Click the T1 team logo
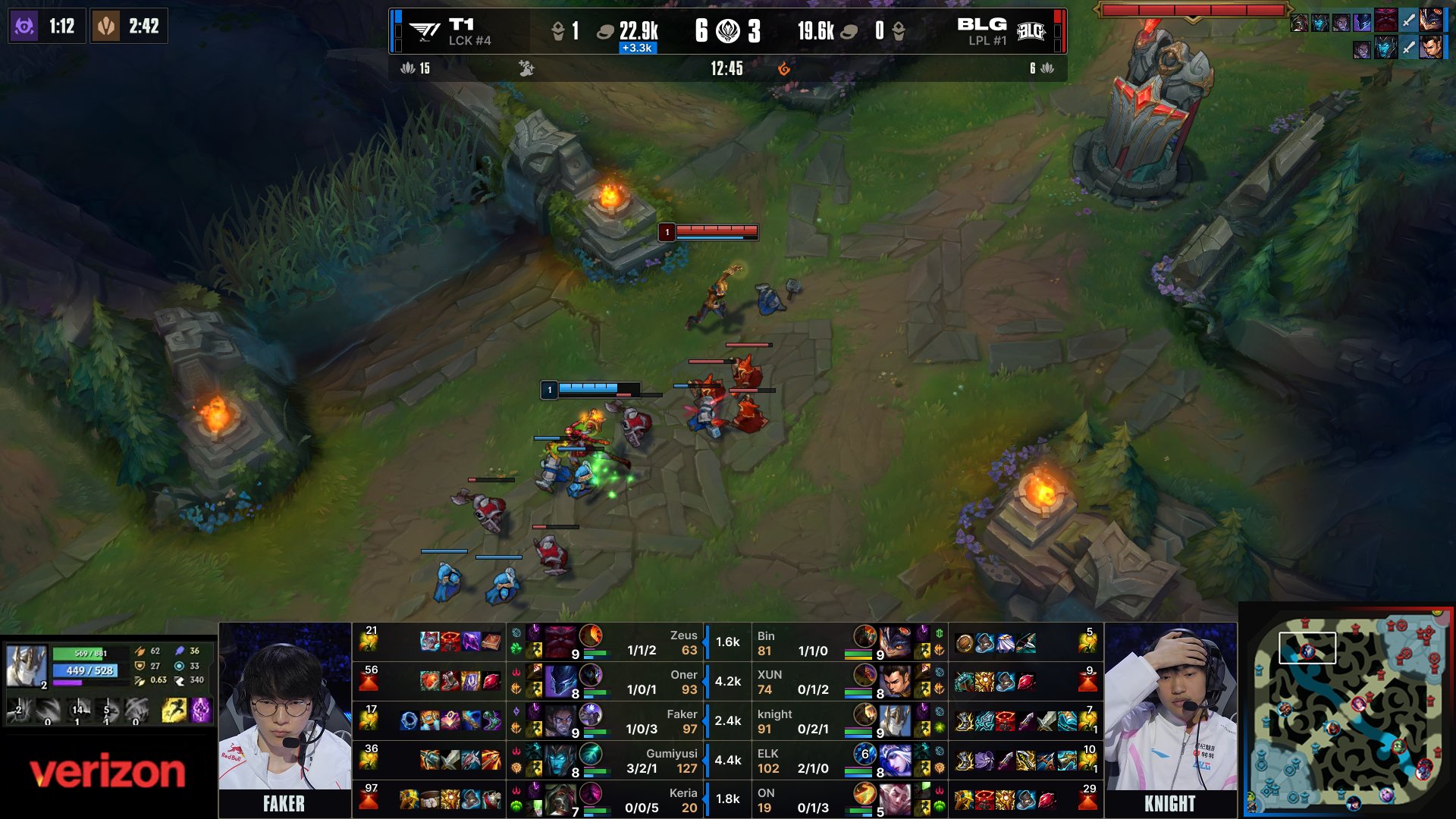The width and height of the screenshot is (1456, 819). click(x=425, y=31)
